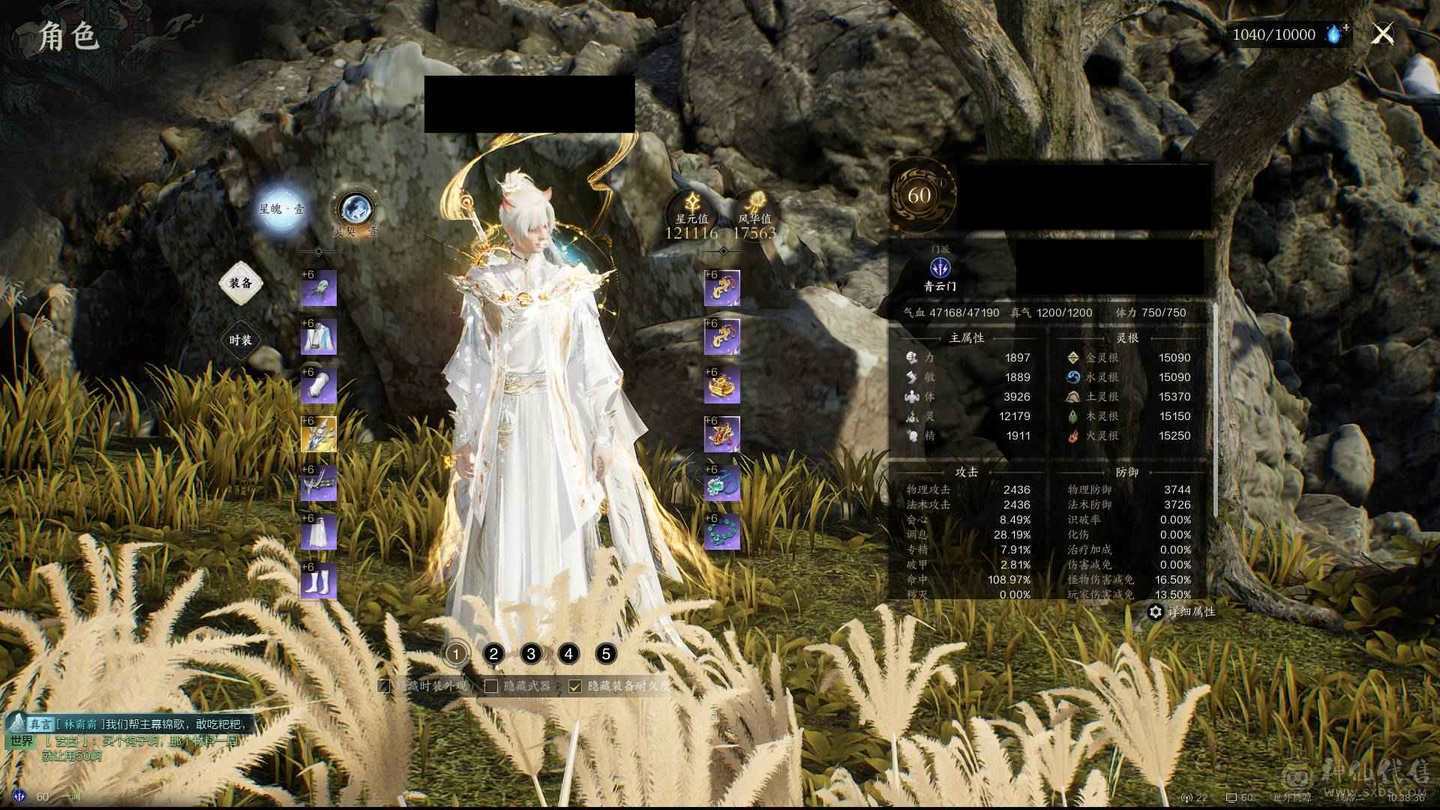Screen dimensions: 1440x810
Task: Switch to loadout preset 5
Action: pos(606,654)
